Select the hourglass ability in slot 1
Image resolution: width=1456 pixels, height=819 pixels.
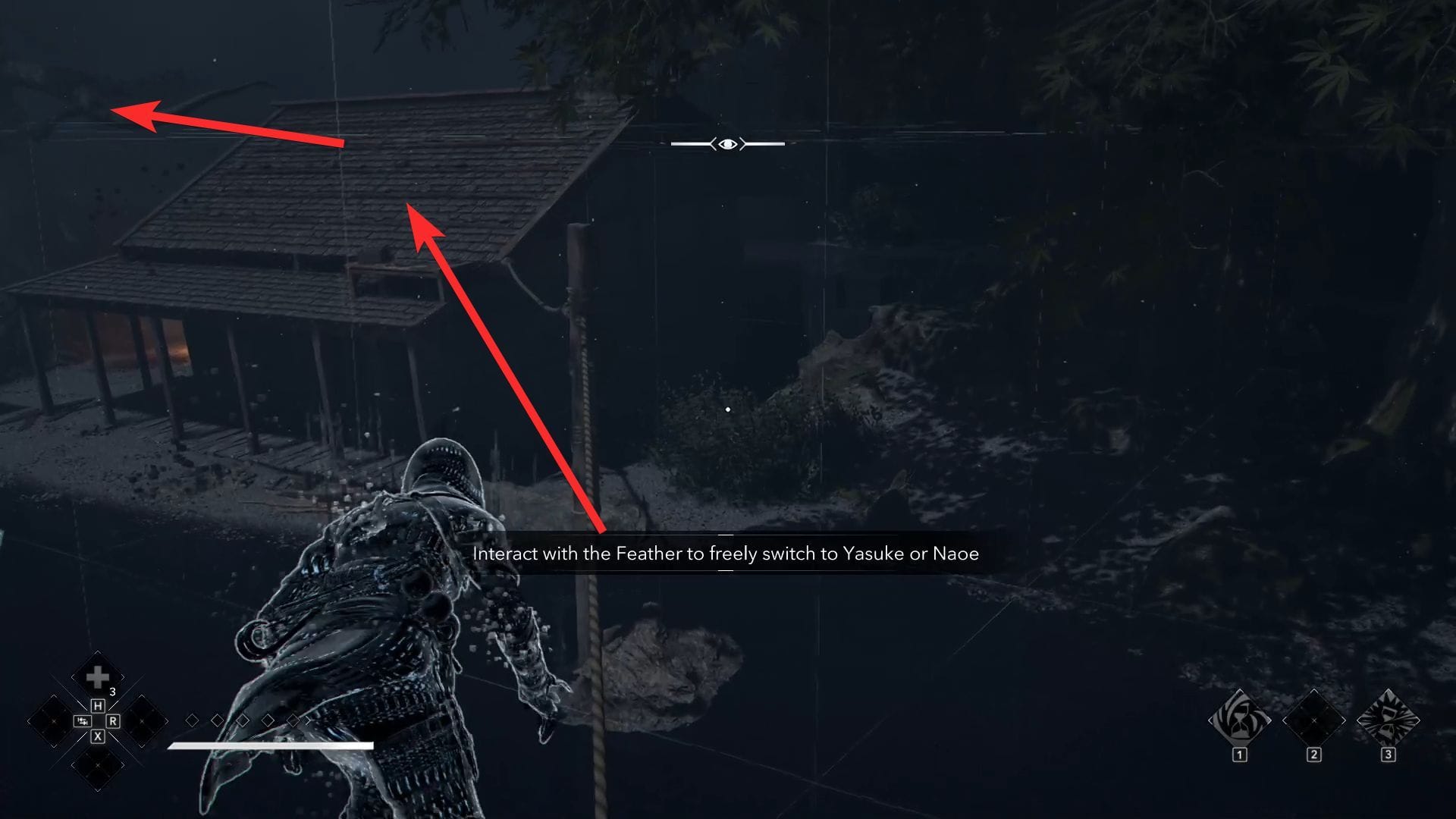point(1238,719)
